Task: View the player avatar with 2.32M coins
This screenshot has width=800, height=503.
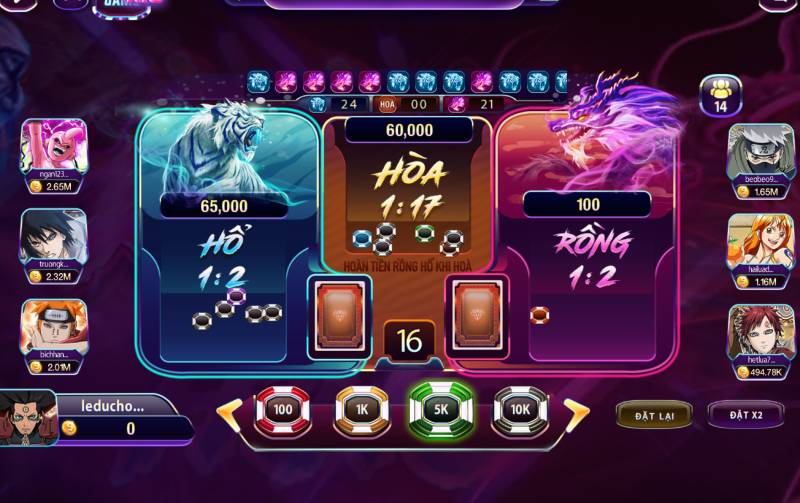Action: (54, 236)
